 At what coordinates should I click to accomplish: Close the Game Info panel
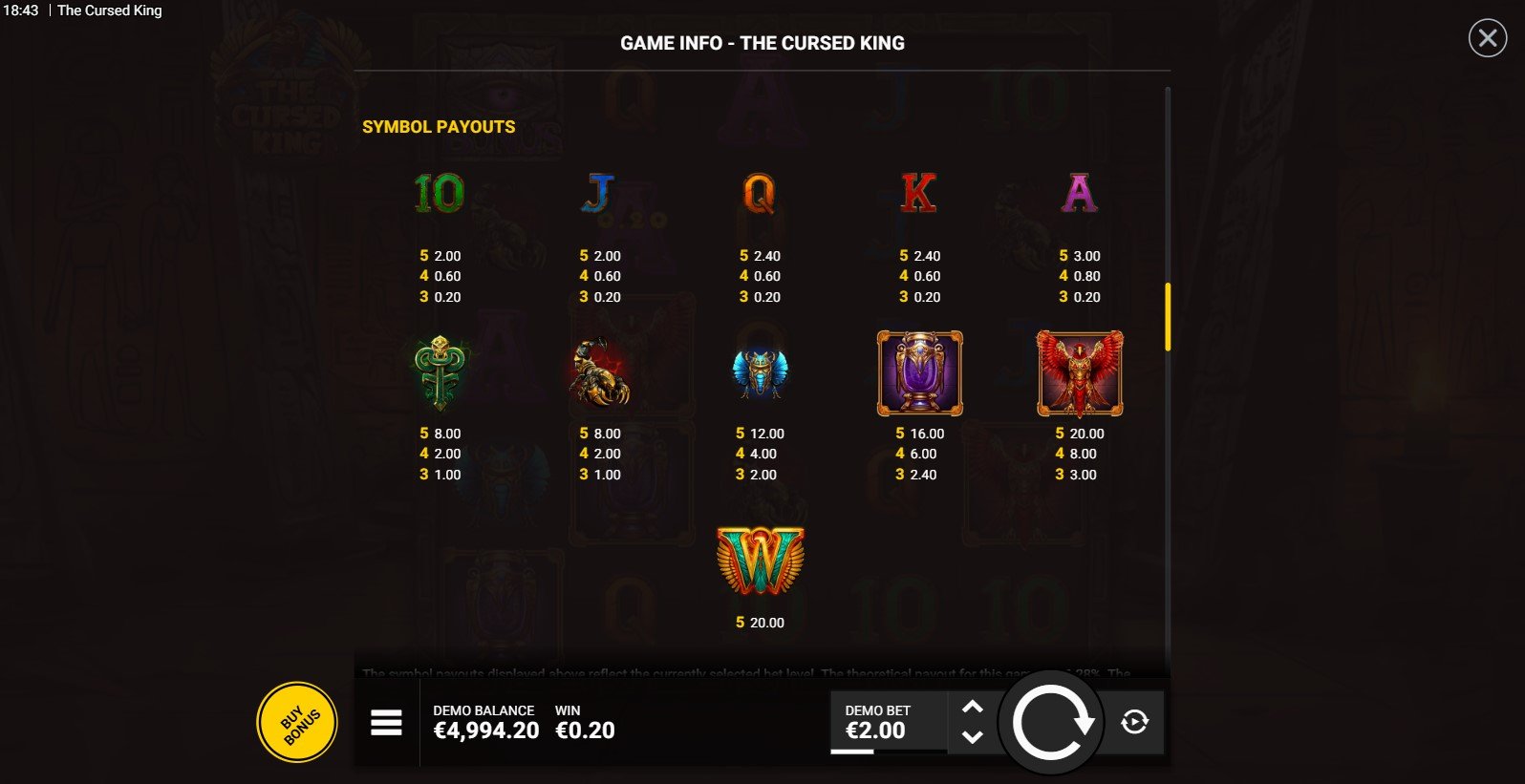1487,38
